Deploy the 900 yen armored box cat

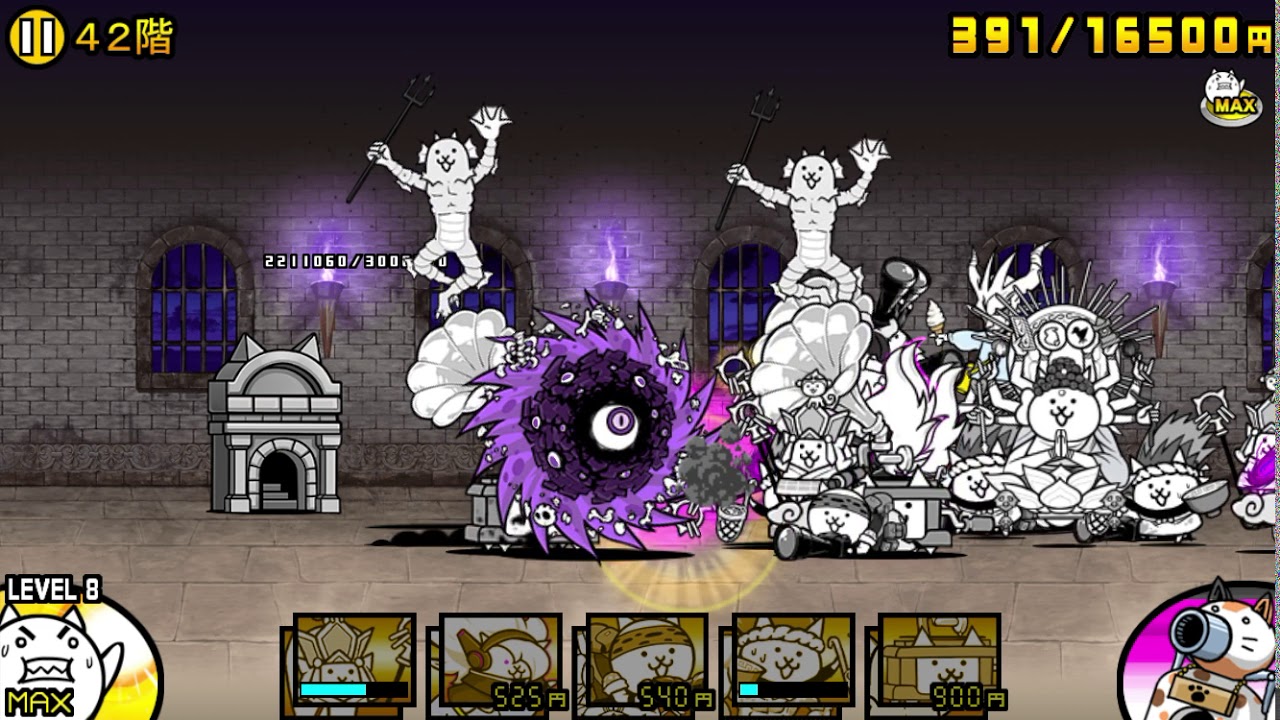939,662
